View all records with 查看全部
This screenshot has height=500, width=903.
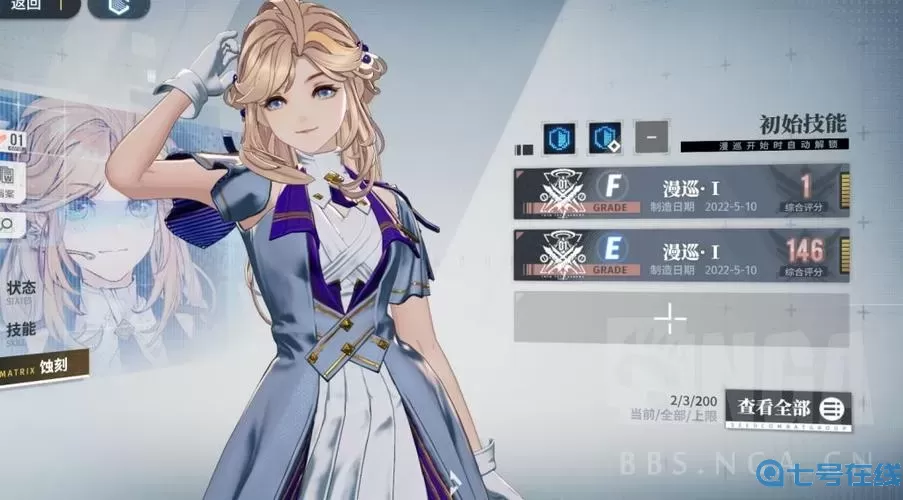coord(788,408)
